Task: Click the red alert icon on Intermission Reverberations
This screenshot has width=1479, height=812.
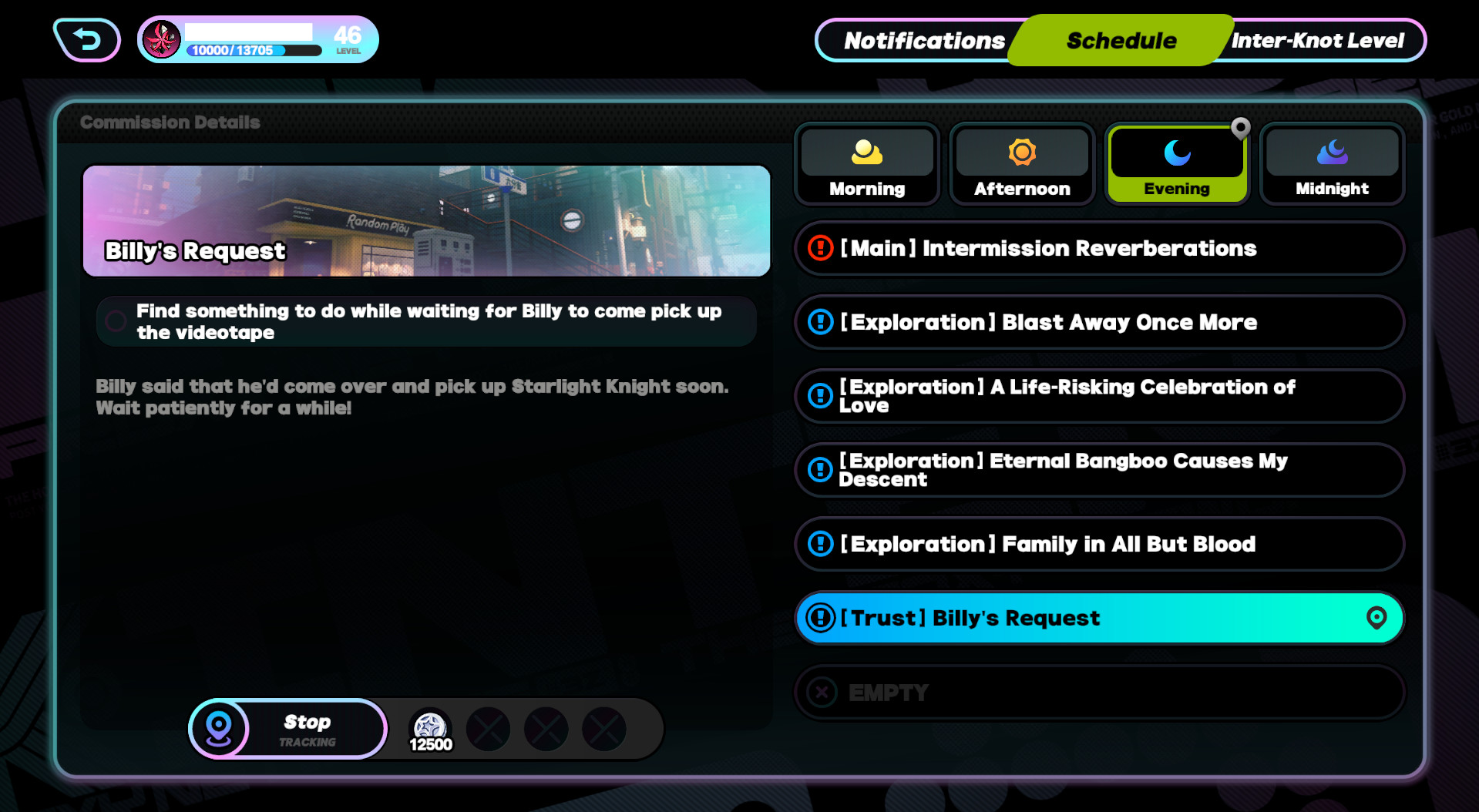Action: coord(819,248)
